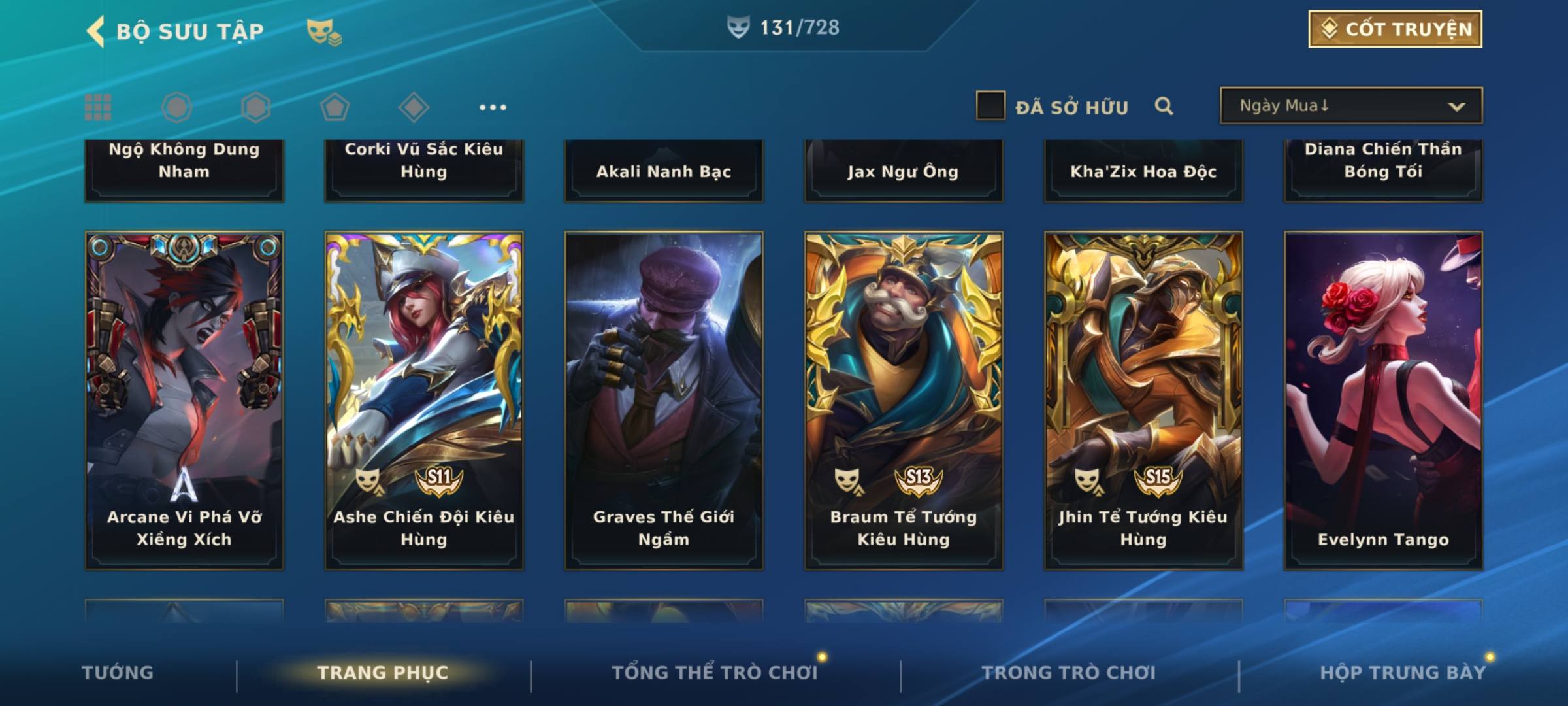This screenshot has width=1568, height=706.
Task: Choose the diamond rarity filter
Action: point(414,107)
